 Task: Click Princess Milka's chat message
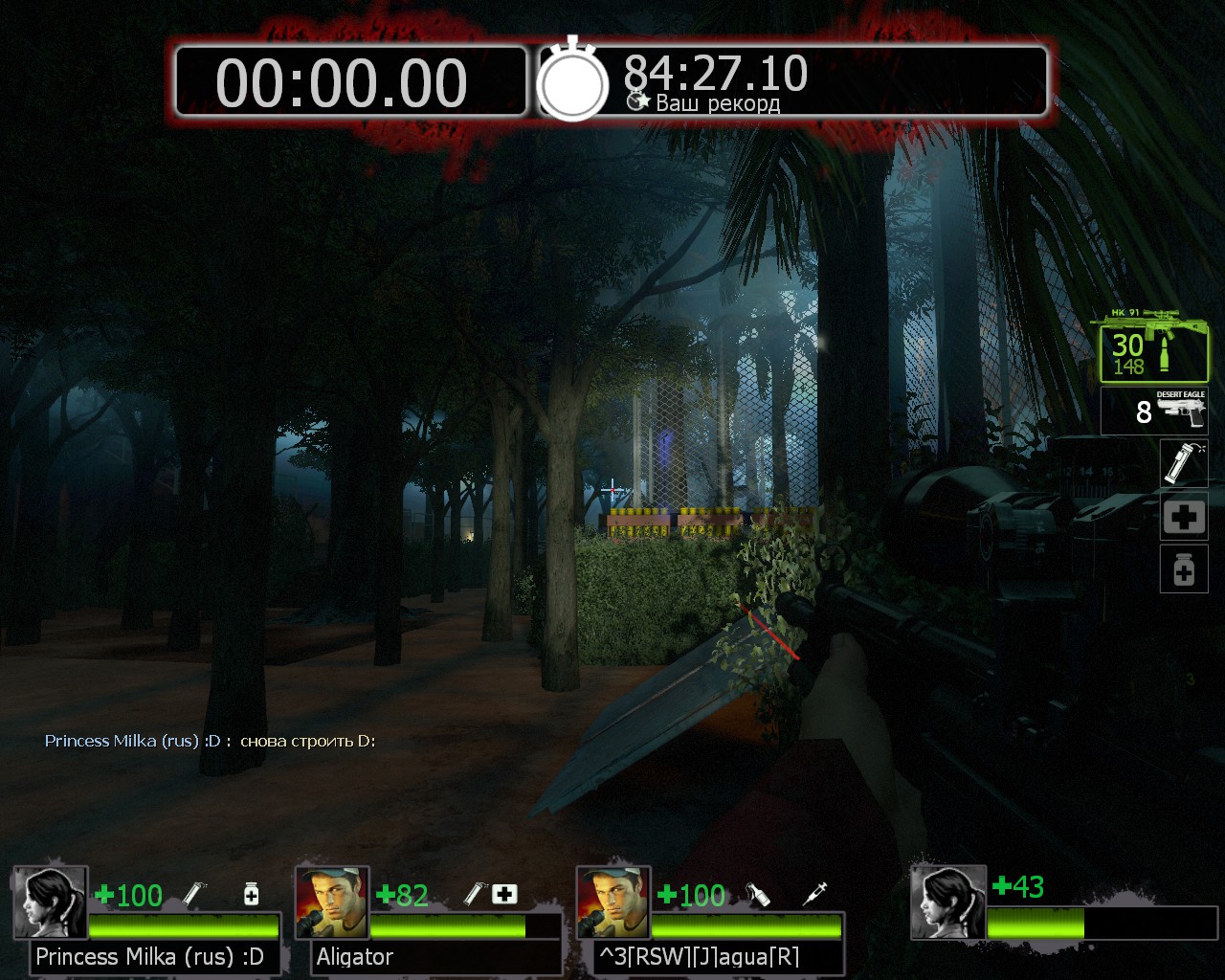coord(210,741)
